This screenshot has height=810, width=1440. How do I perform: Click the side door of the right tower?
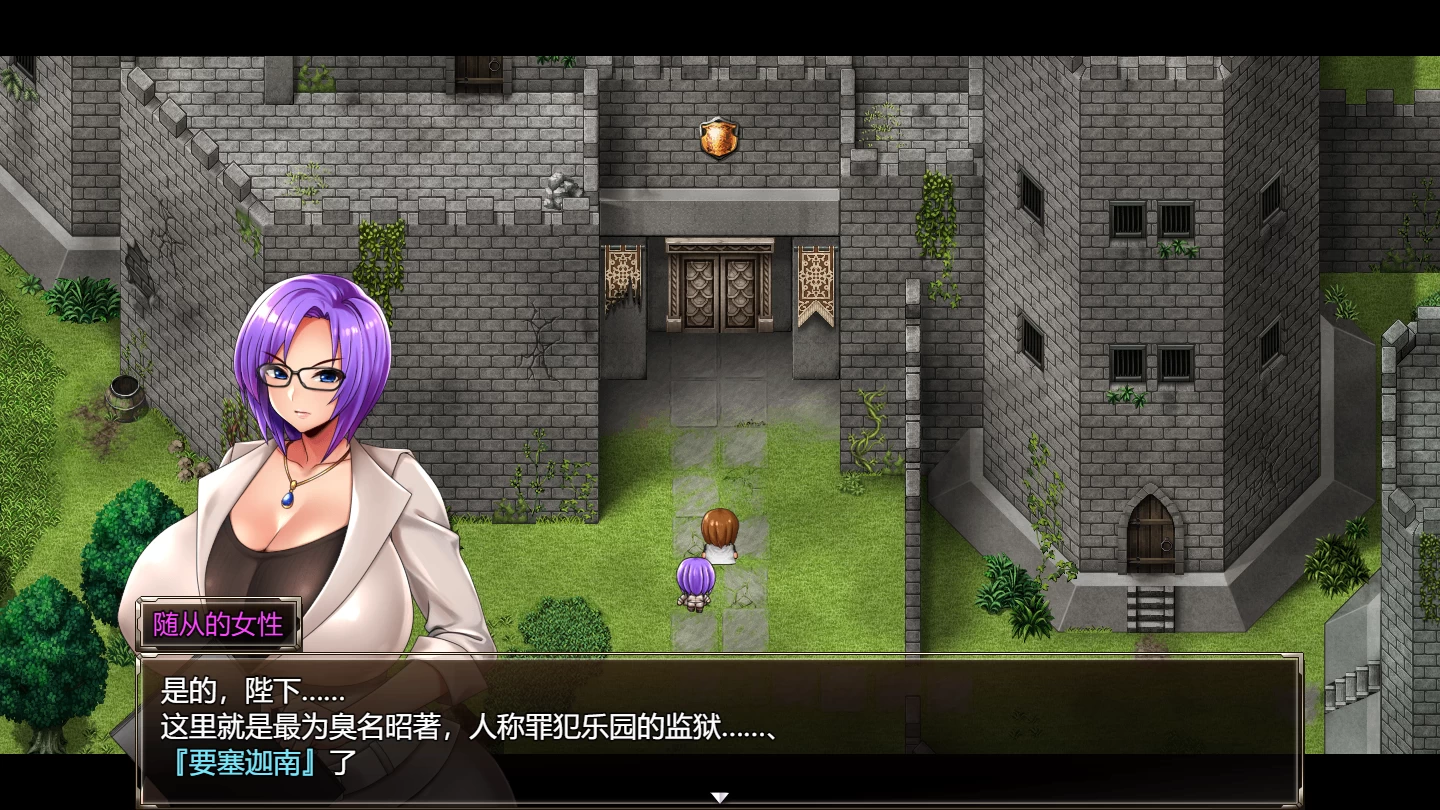pos(1152,535)
